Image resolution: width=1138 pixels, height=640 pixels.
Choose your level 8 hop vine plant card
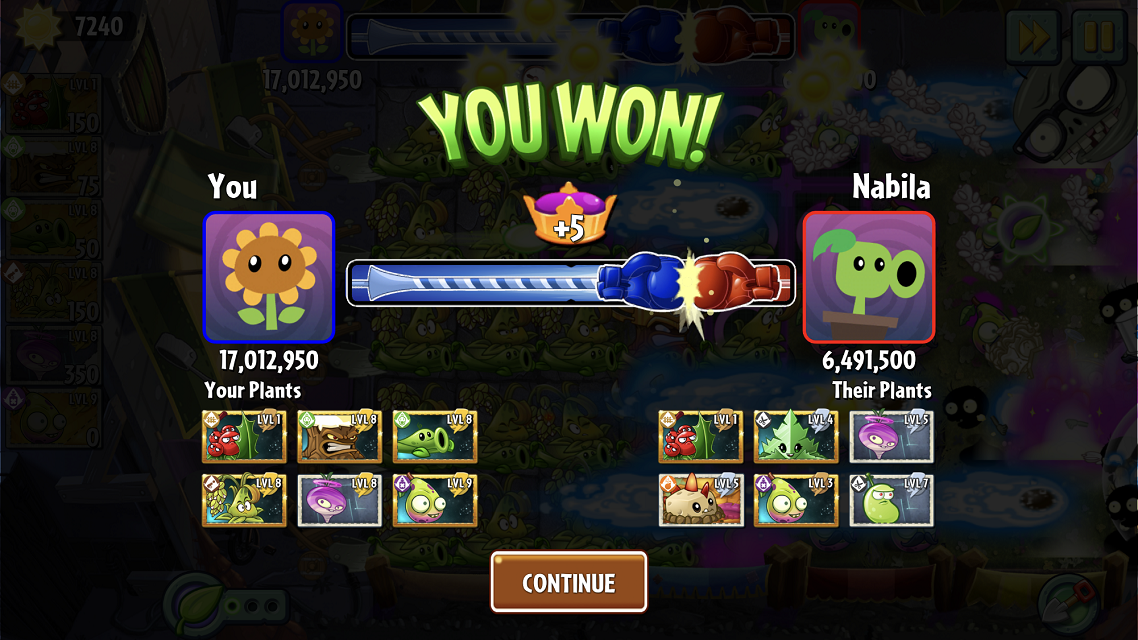click(x=244, y=500)
